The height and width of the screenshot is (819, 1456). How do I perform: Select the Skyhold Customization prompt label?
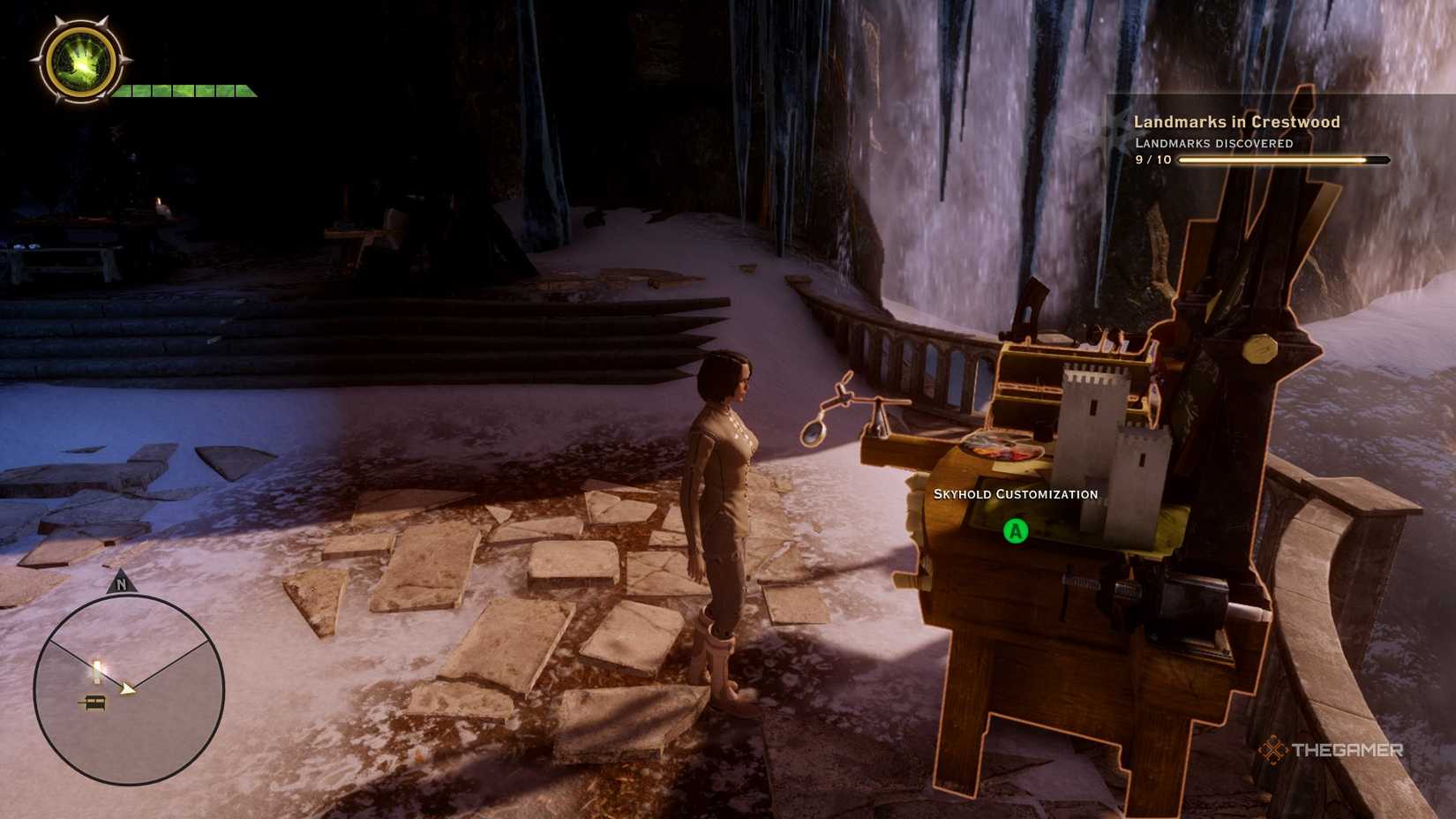[1016, 494]
